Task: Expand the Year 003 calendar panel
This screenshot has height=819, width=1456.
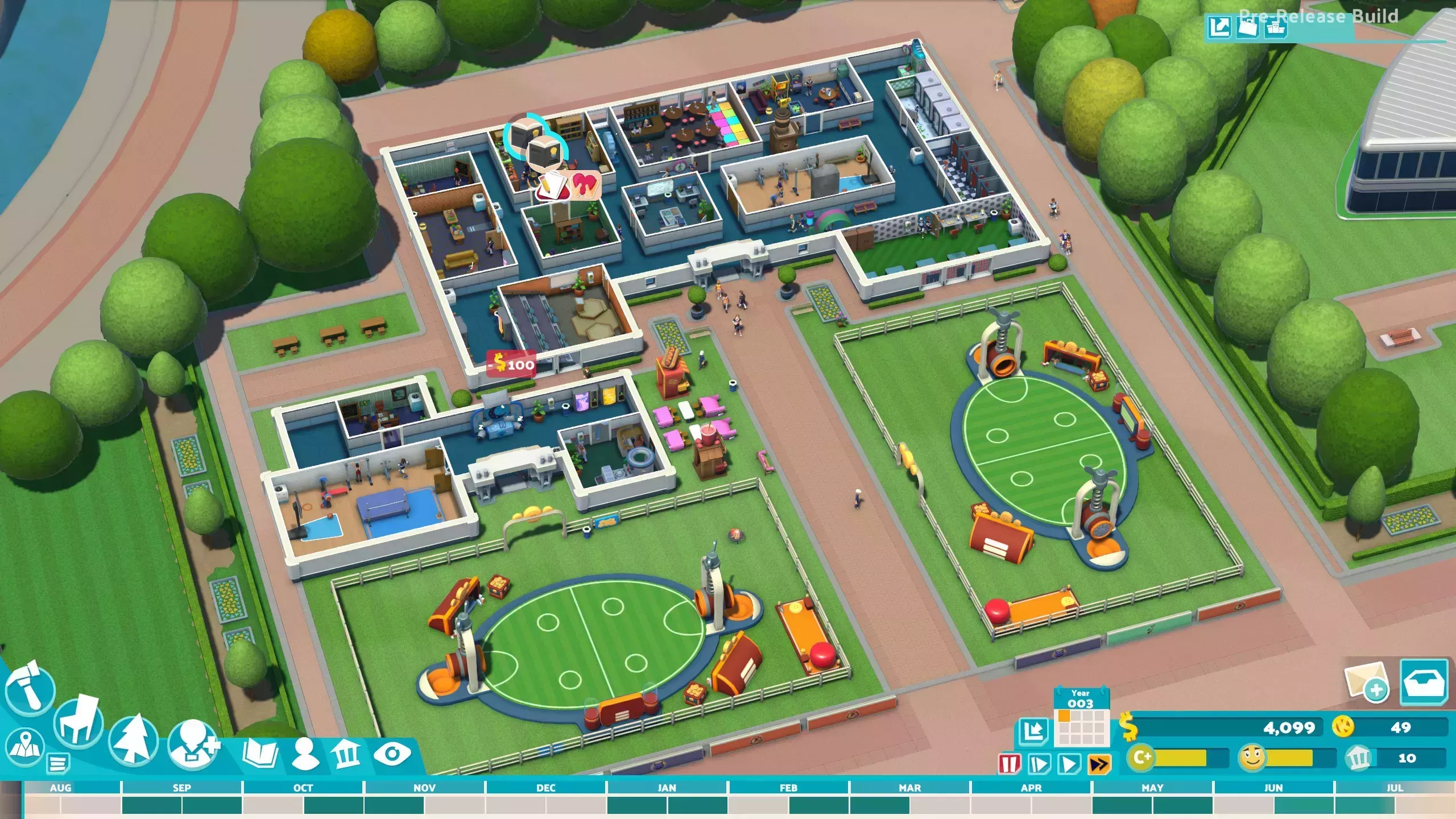Action: tap(1081, 718)
